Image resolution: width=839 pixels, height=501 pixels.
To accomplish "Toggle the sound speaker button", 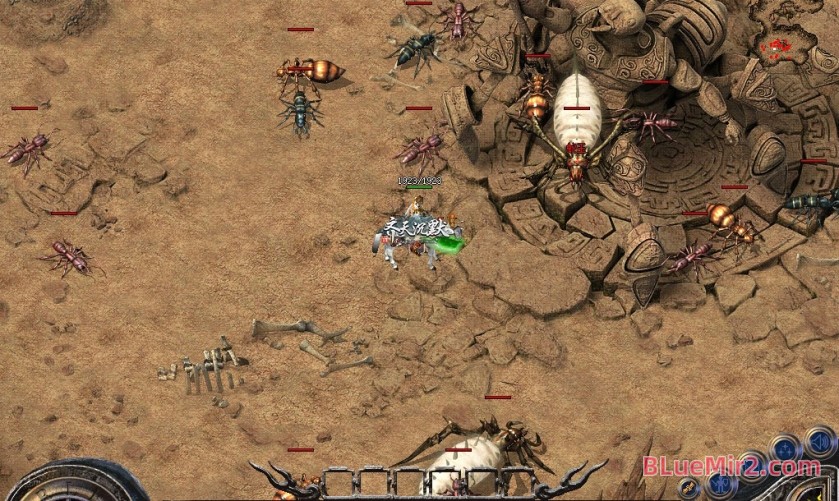I will (x=819, y=443).
